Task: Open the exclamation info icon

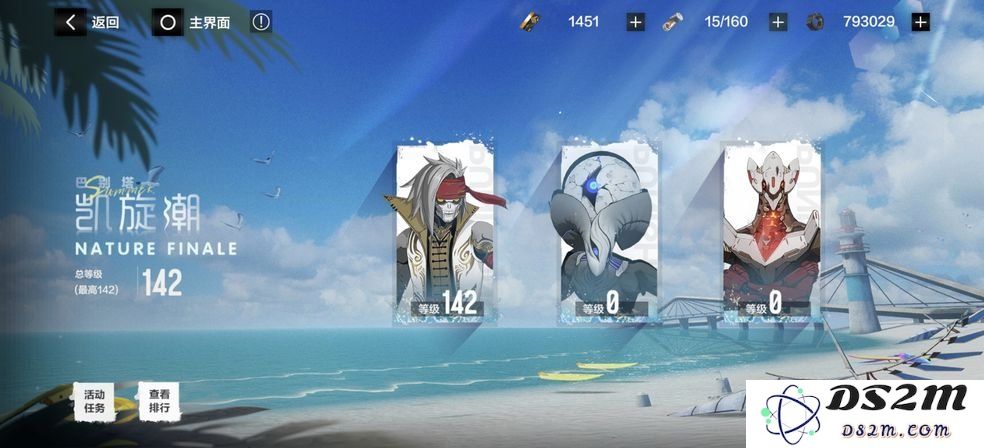Action: pyautogui.click(x=262, y=22)
